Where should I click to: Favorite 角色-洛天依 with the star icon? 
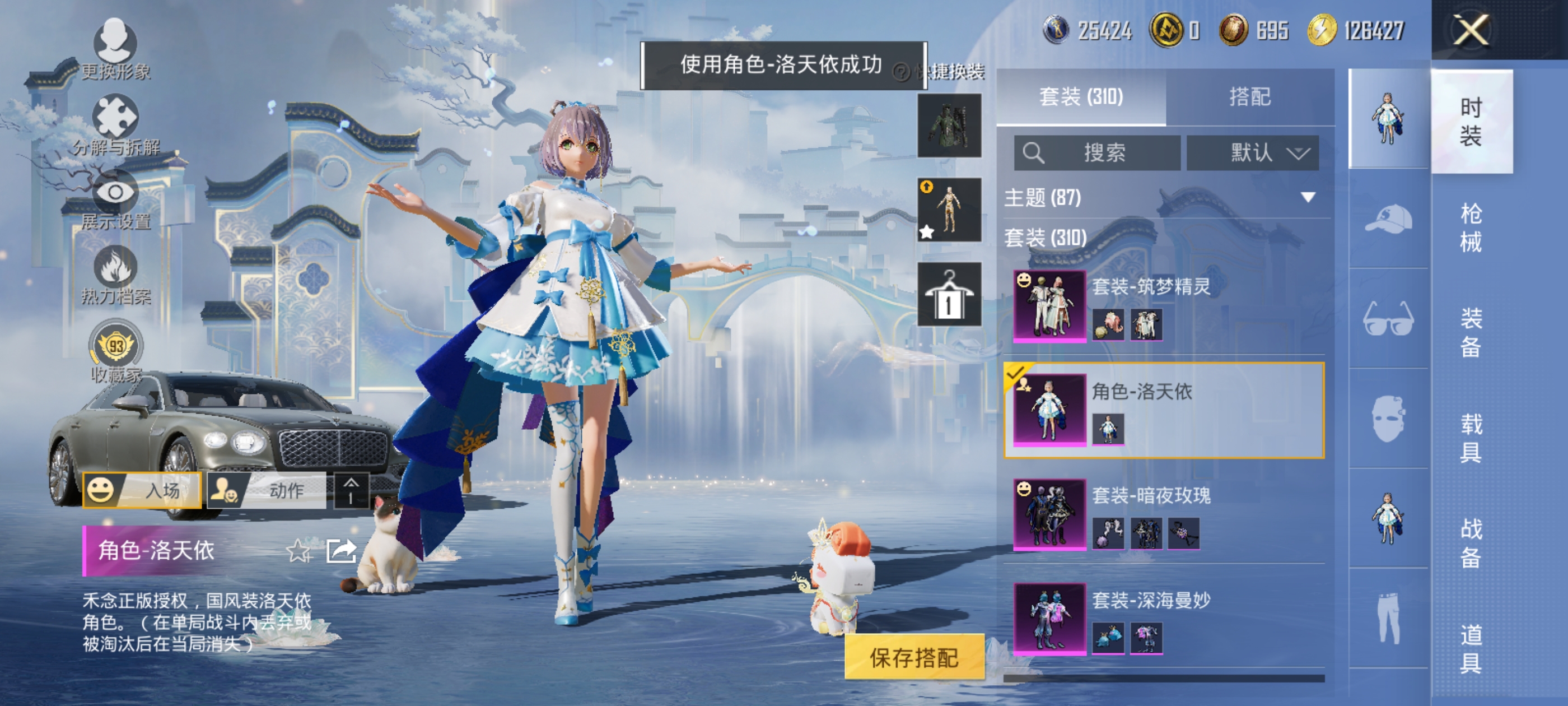coord(298,551)
